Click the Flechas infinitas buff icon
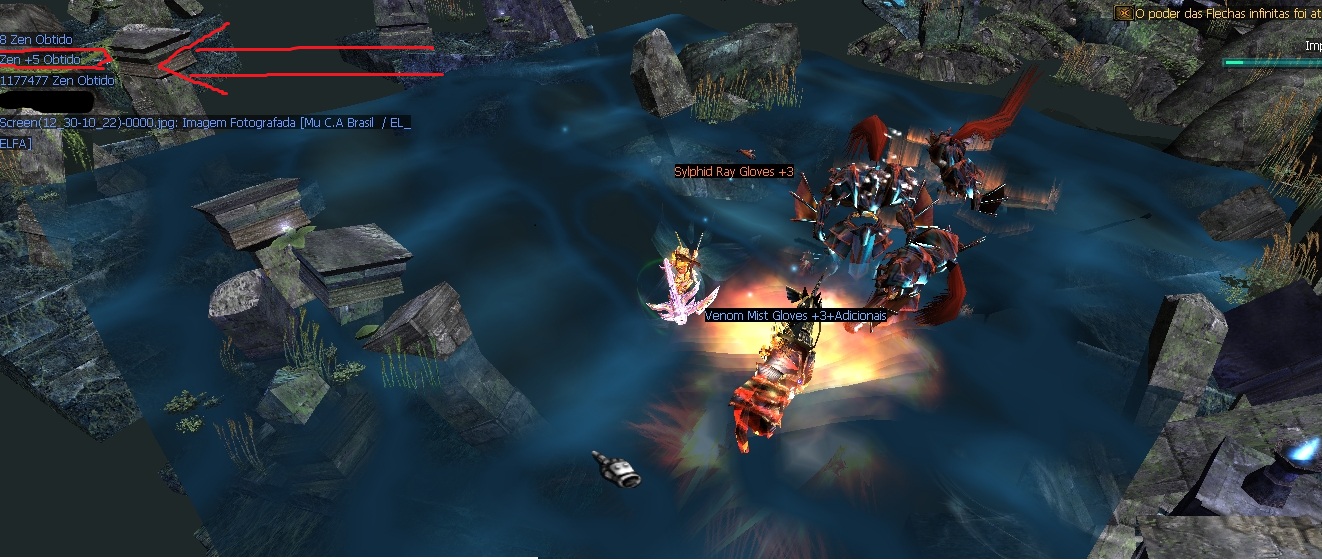Image resolution: width=1322 pixels, height=560 pixels. (x=1124, y=13)
